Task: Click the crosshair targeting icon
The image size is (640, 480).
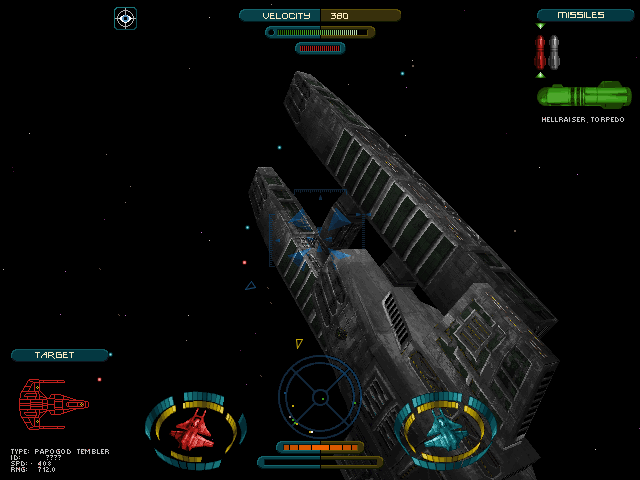Action: (125, 17)
